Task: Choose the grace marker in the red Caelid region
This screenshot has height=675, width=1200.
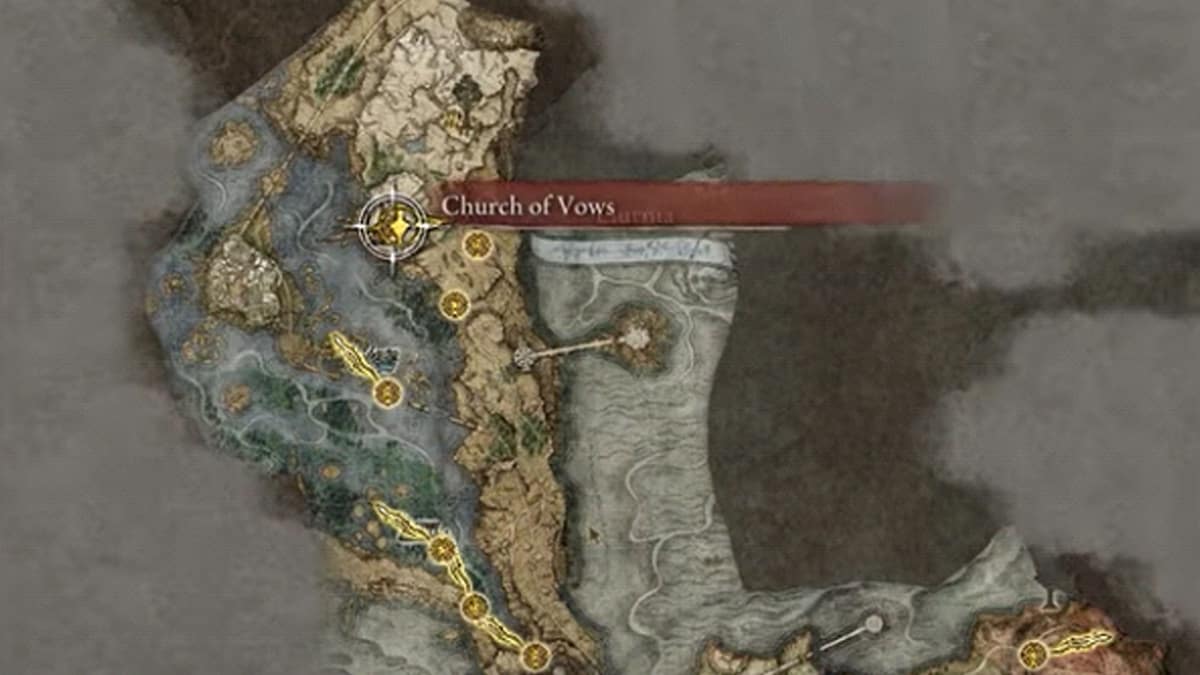Action: click(1033, 655)
